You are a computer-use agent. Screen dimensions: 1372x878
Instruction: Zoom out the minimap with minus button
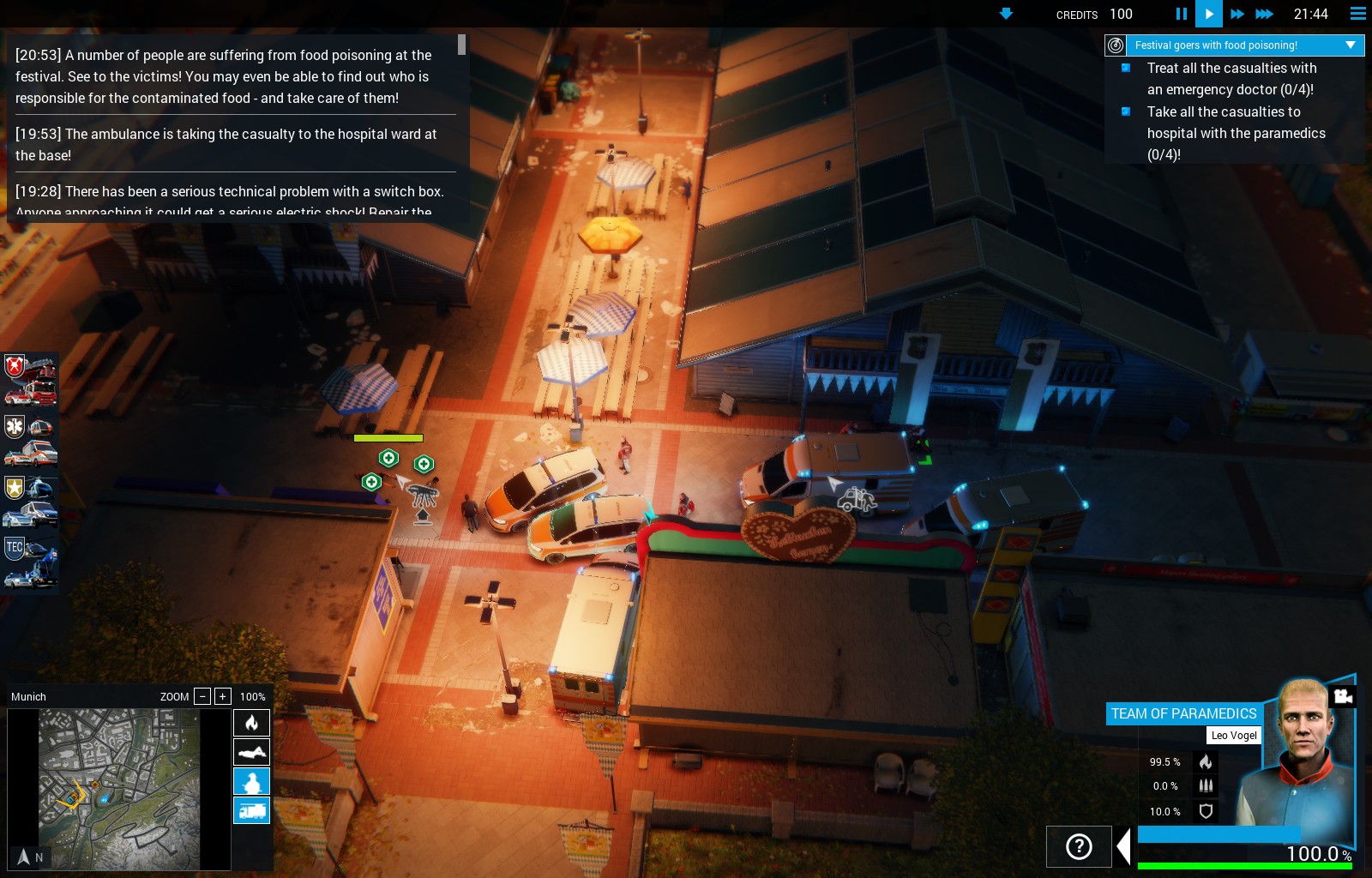[202, 696]
